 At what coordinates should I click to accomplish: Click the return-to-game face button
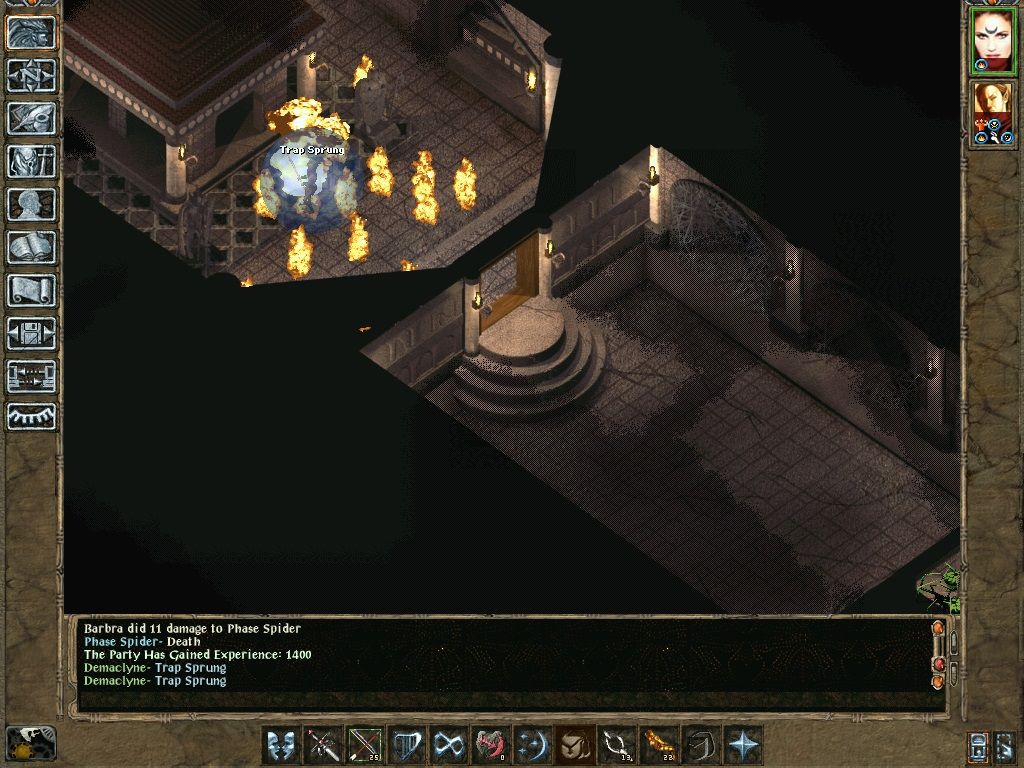click(x=31, y=32)
